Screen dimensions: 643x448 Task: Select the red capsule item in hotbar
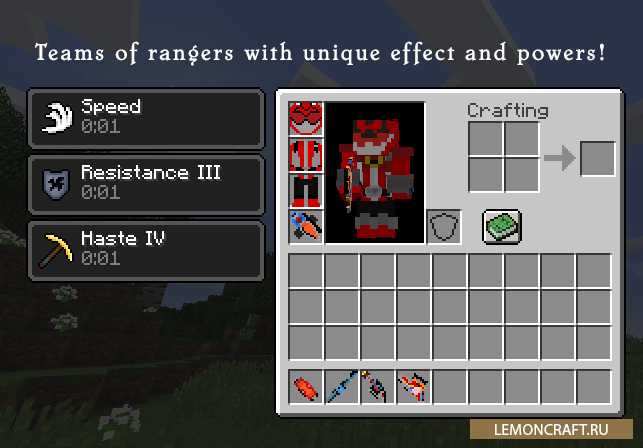pyautogui.click(x=305, y=386)
